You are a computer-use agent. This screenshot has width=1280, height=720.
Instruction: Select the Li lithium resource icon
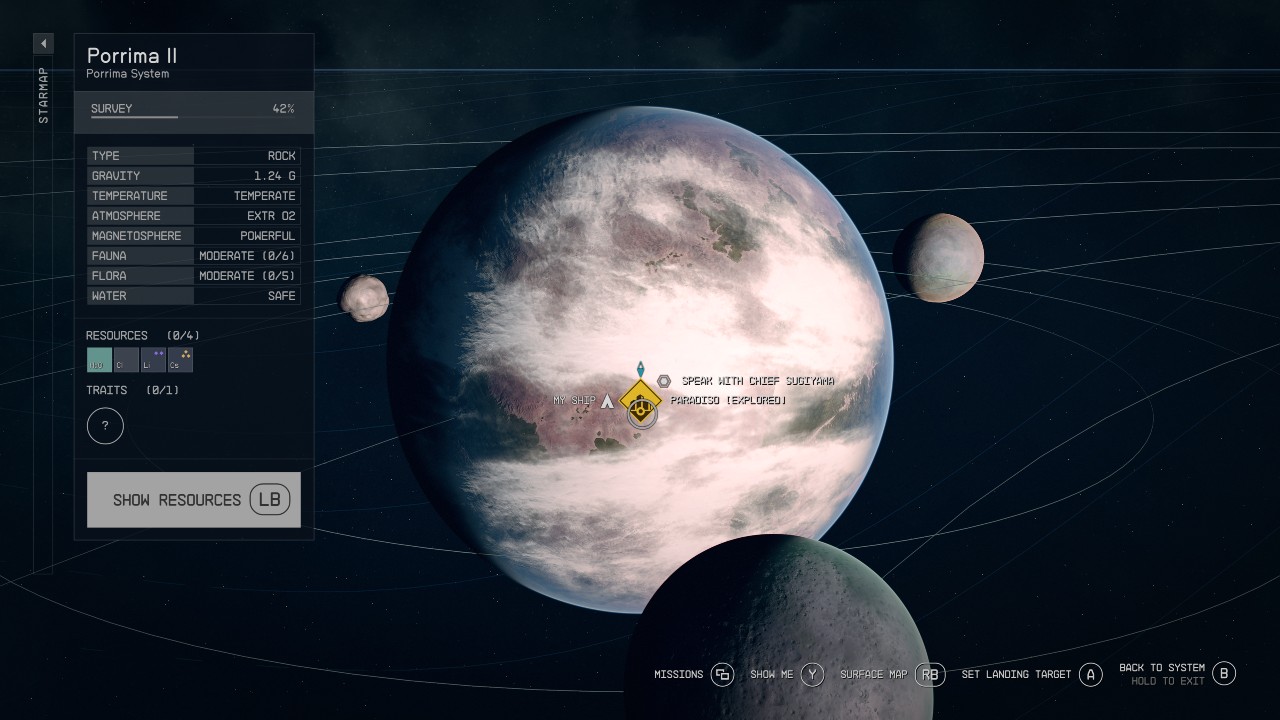pyautogui.click(x=153, y=360)
